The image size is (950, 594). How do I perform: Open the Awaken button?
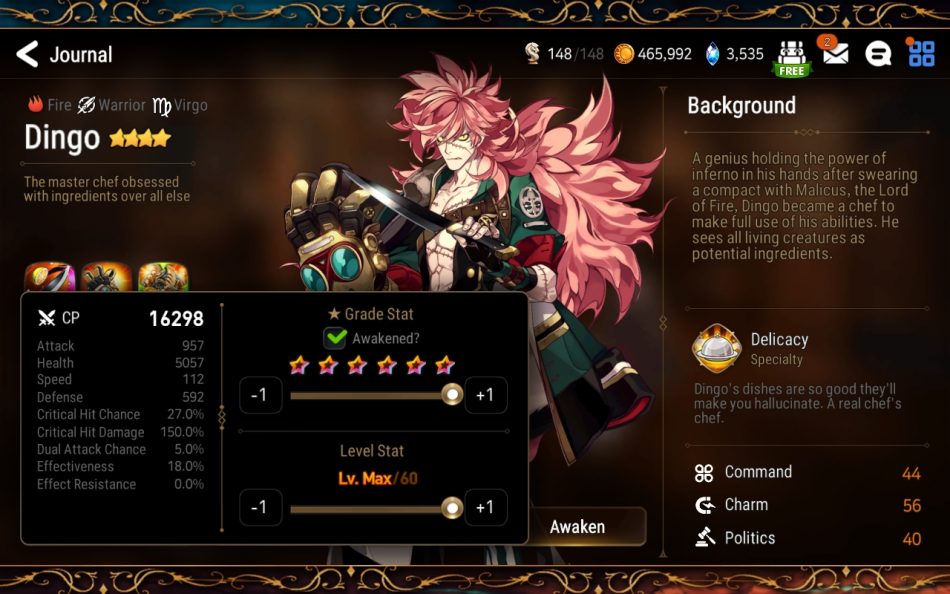pos(578,526)
